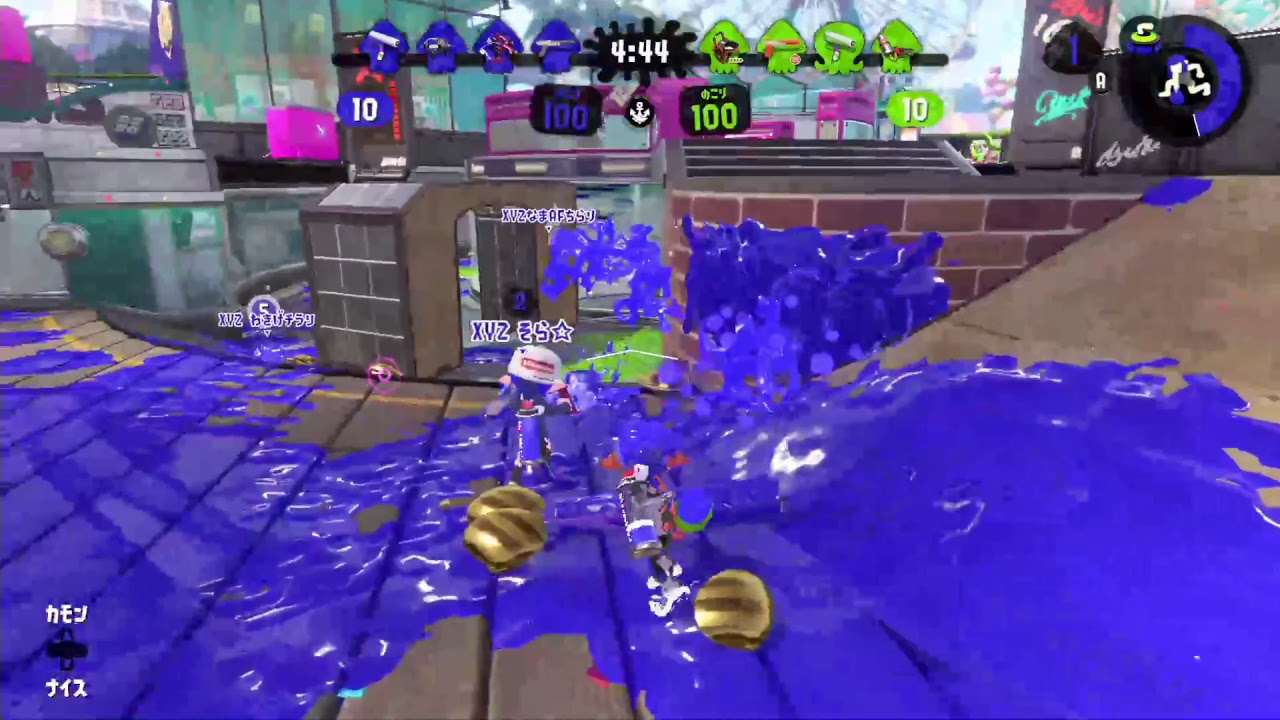This screenshot has height=720, width=1280.
Task: Click the A button prompt beside the gauge
Action: 1101,82
